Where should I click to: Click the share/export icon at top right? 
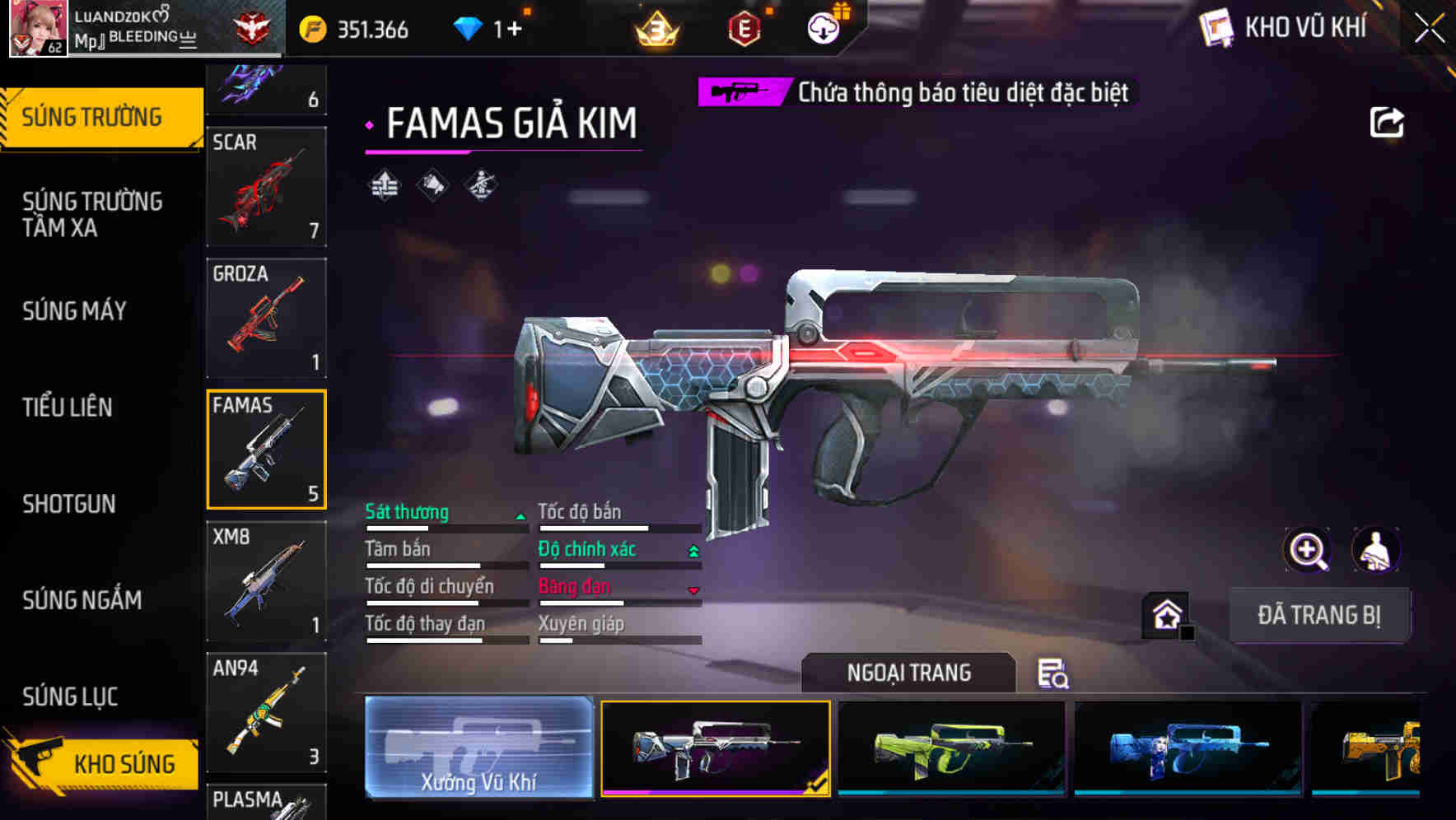coord(1388,122)
